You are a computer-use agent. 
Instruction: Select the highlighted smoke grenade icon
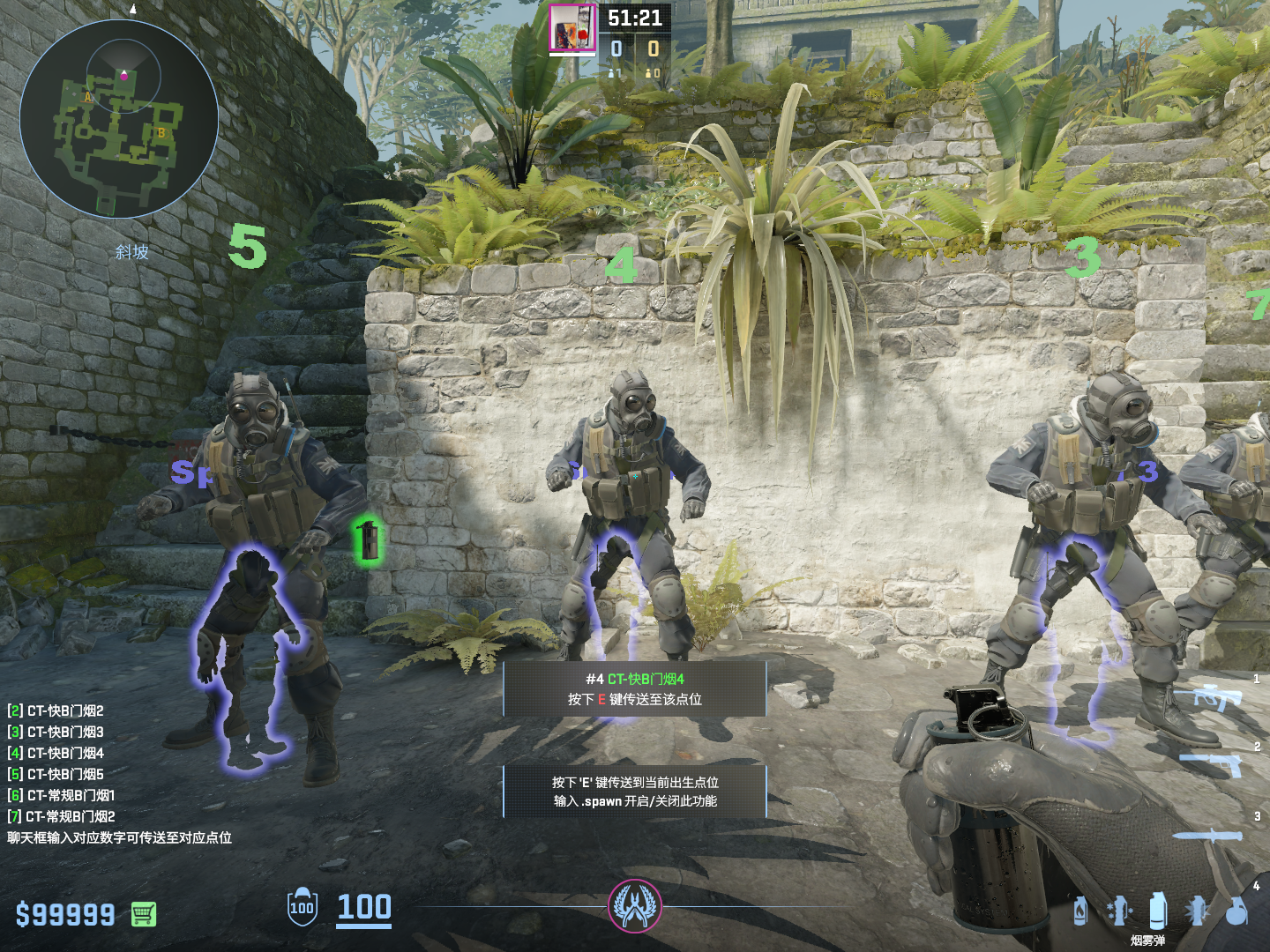pos(1158,909)
